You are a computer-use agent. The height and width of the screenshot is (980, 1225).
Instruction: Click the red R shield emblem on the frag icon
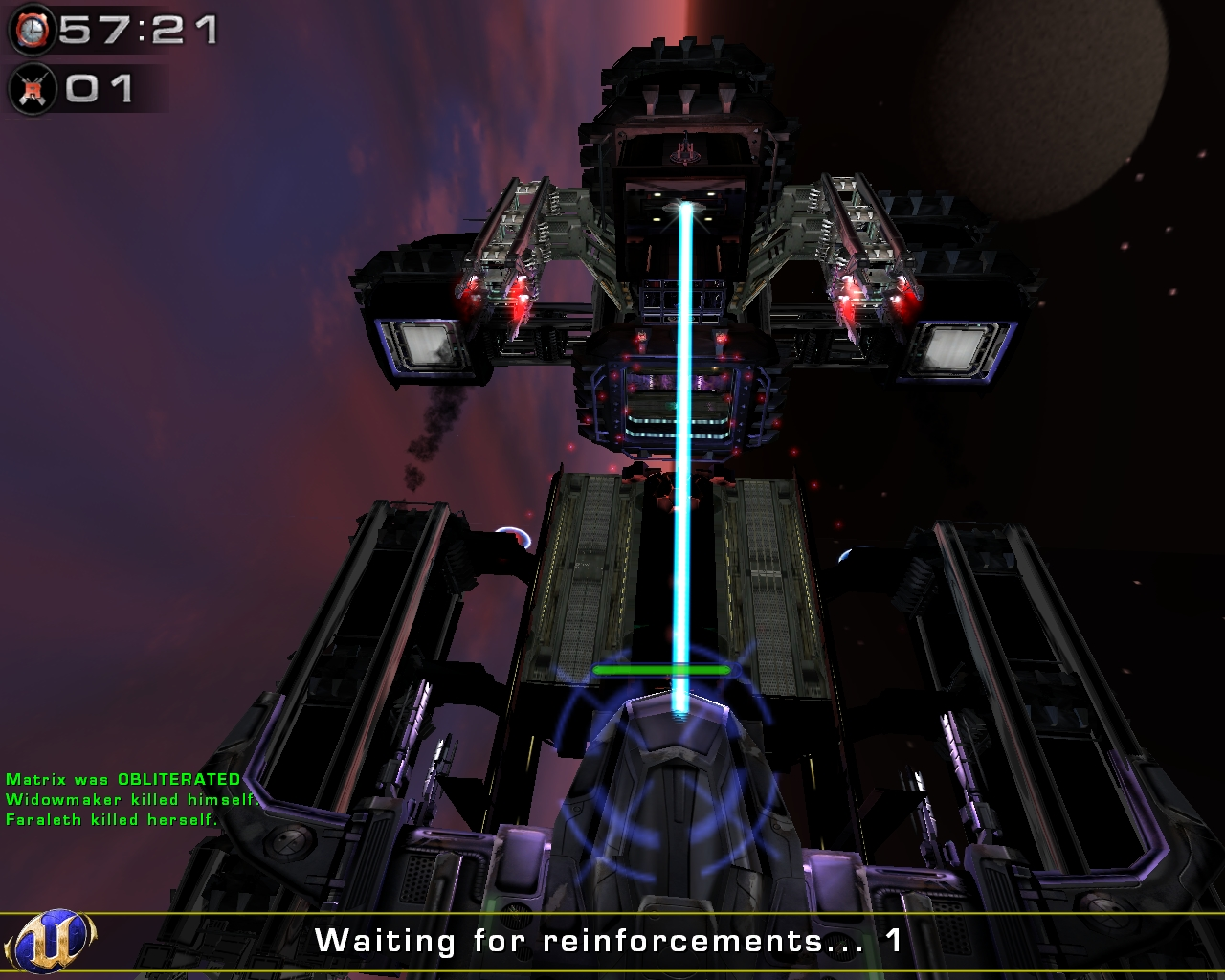pos(33,89)
